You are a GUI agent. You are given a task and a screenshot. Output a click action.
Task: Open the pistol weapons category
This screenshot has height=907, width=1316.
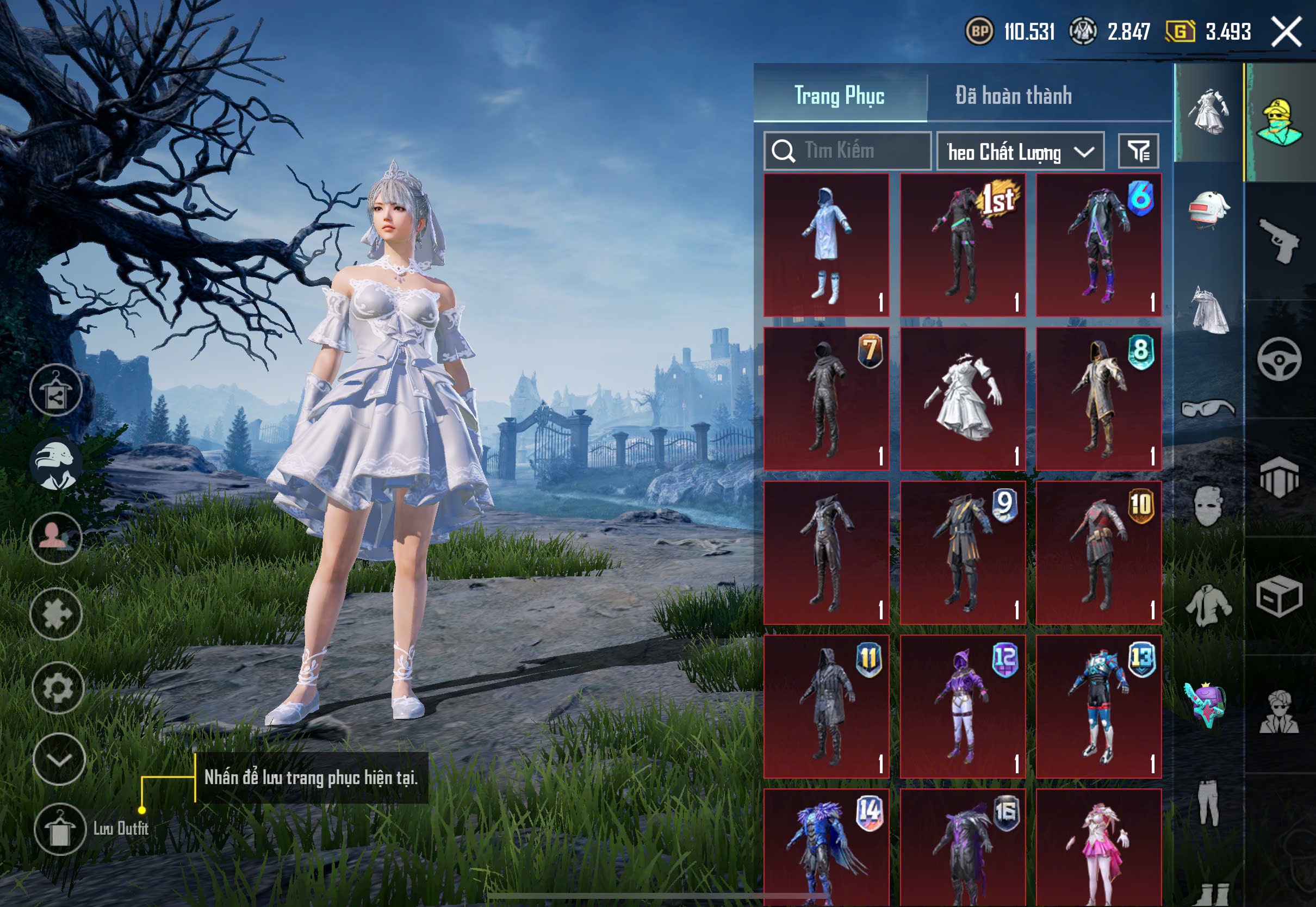click(1279, 241)
